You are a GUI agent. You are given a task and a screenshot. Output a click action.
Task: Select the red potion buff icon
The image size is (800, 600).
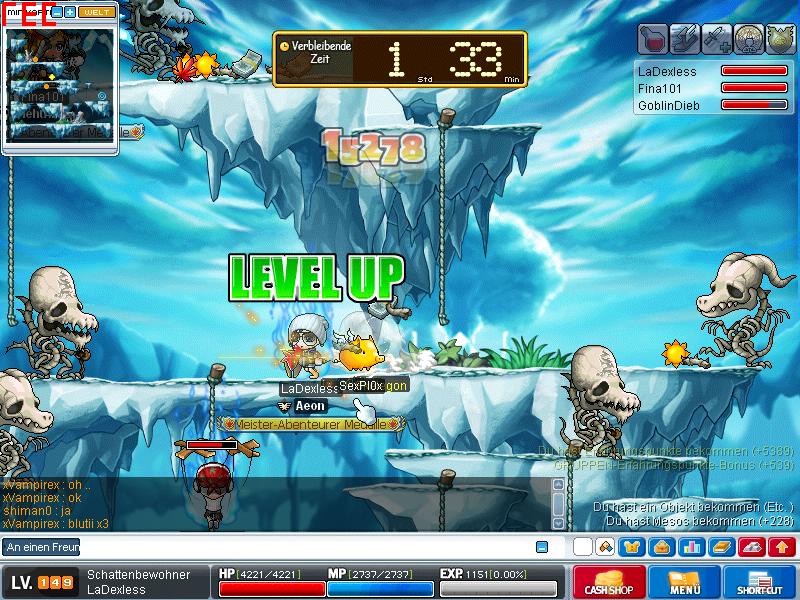pyautogui.click(x=653, y=38)
